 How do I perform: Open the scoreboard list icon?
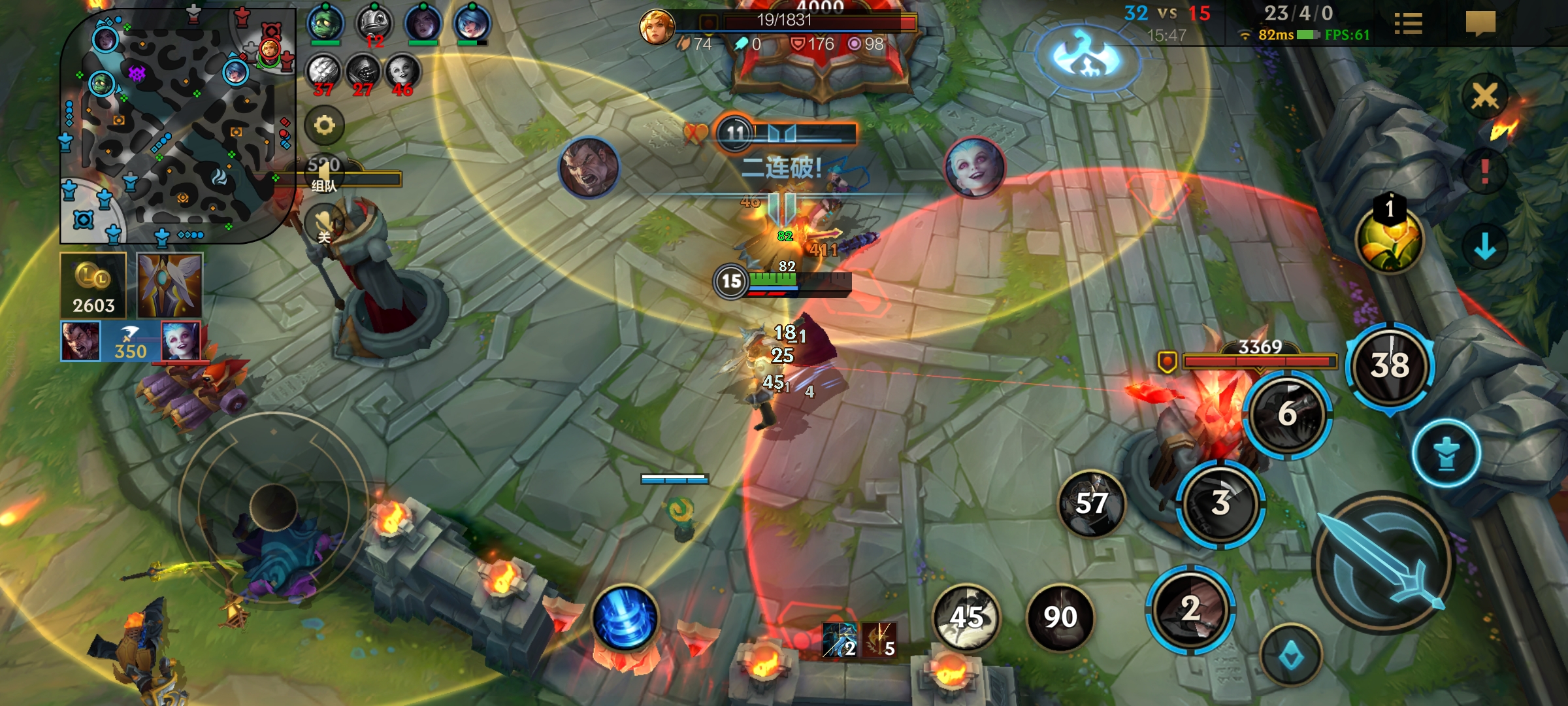click(1408, 24)
